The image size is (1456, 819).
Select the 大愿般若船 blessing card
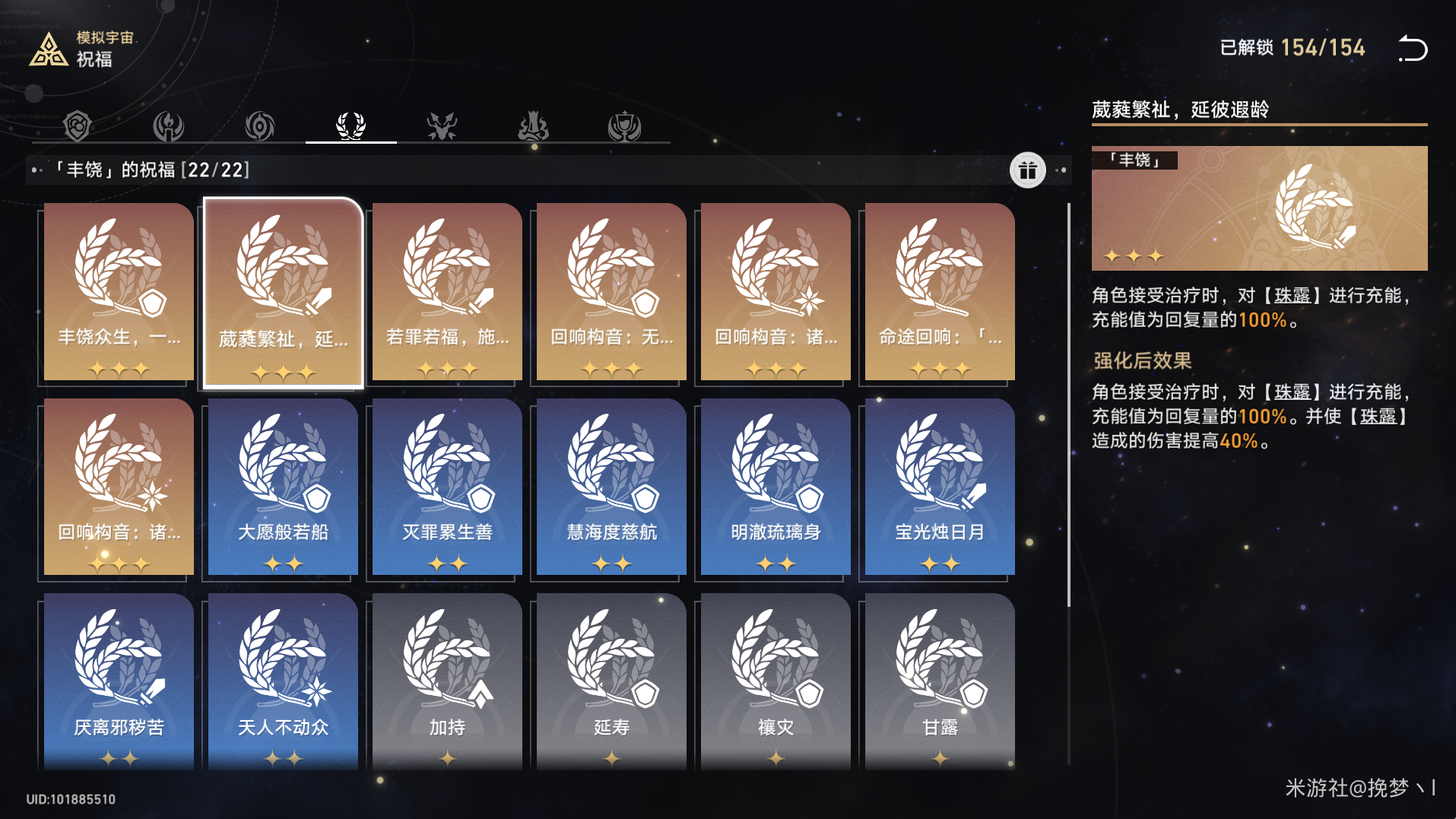283,487
